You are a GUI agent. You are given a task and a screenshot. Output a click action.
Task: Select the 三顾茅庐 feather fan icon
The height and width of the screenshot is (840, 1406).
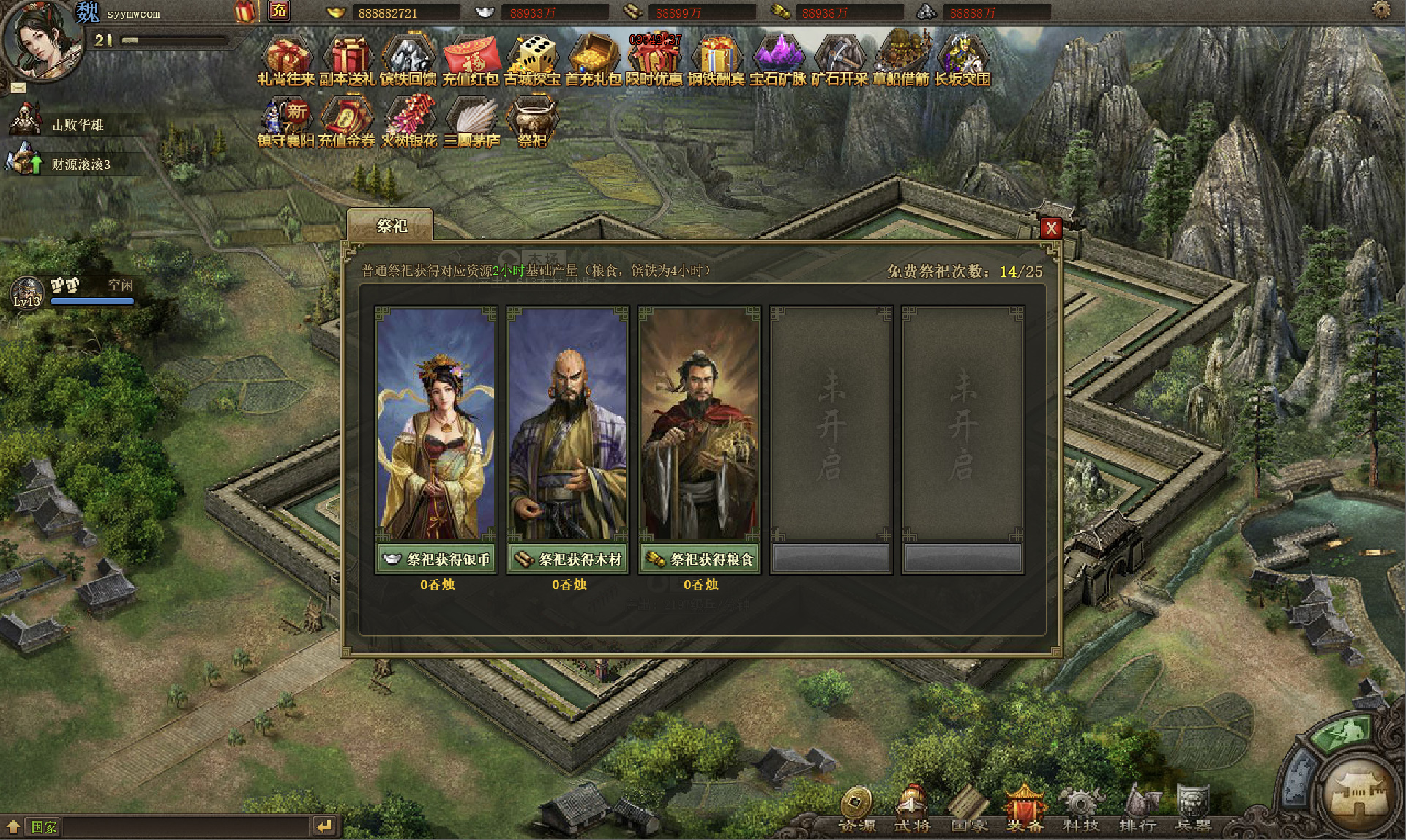tap(471, 121)
